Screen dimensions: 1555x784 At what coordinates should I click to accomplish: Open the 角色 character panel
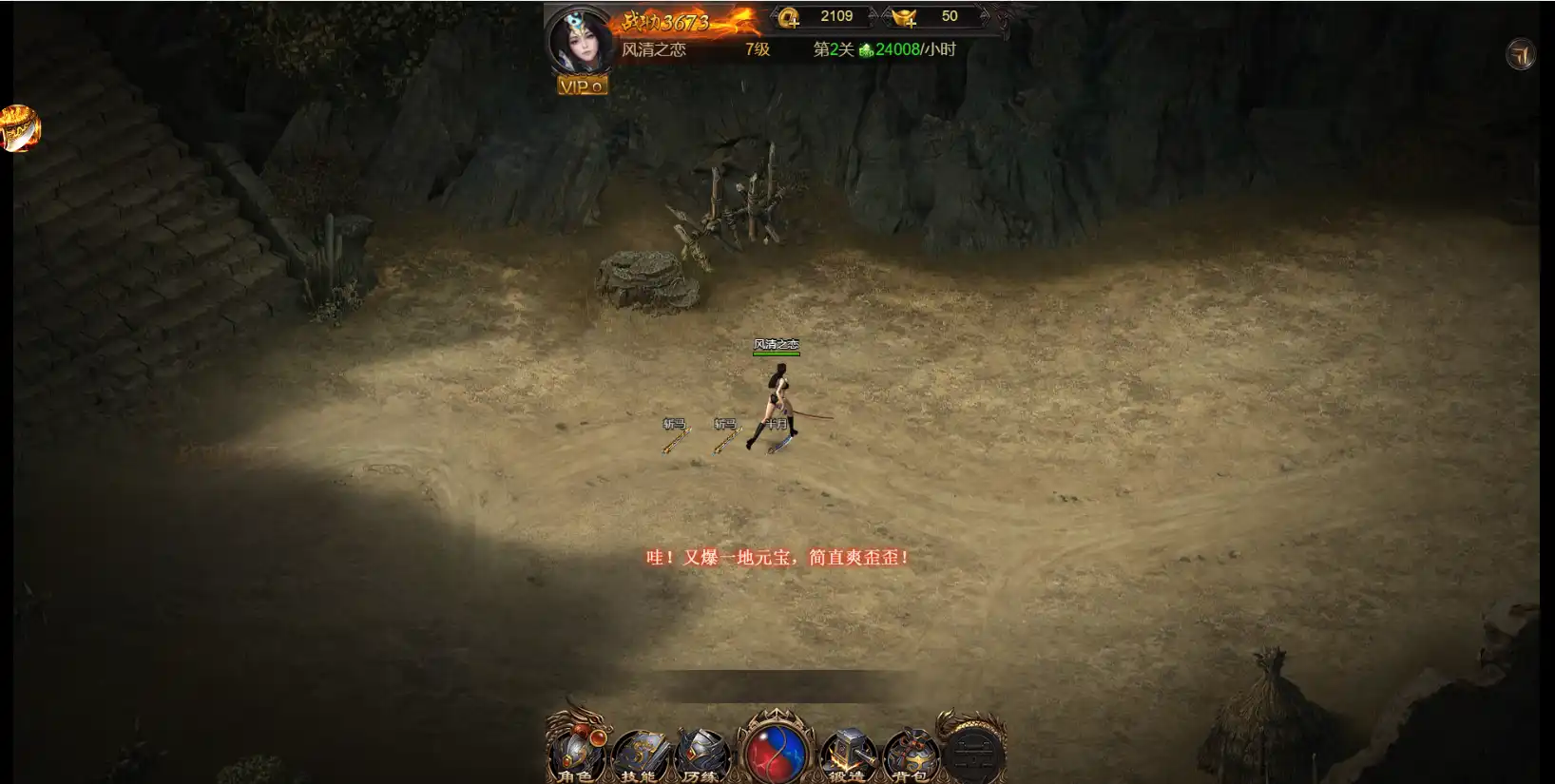point(576,754)
